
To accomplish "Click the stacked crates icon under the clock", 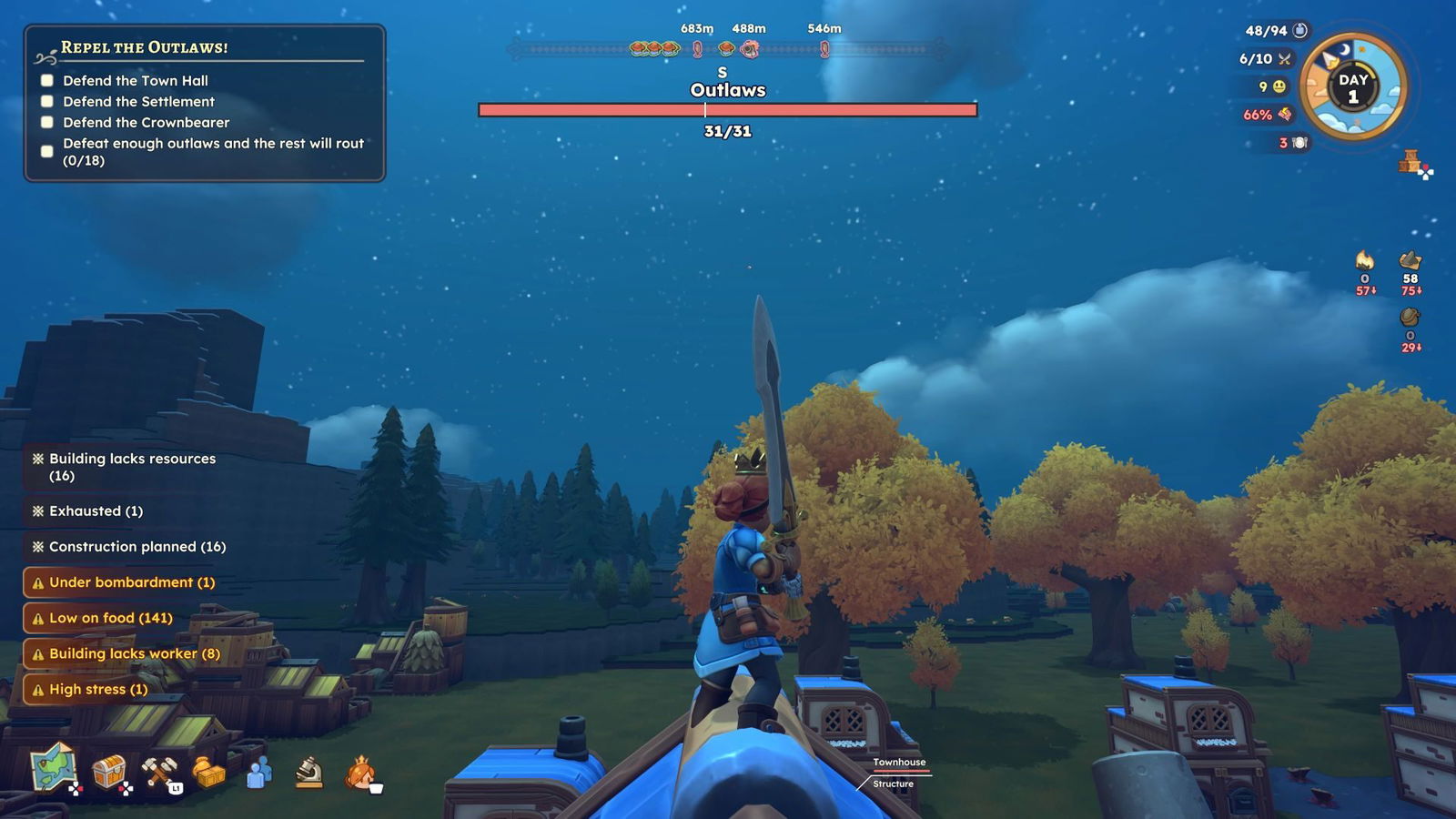I will click(x=1411, y=163).
